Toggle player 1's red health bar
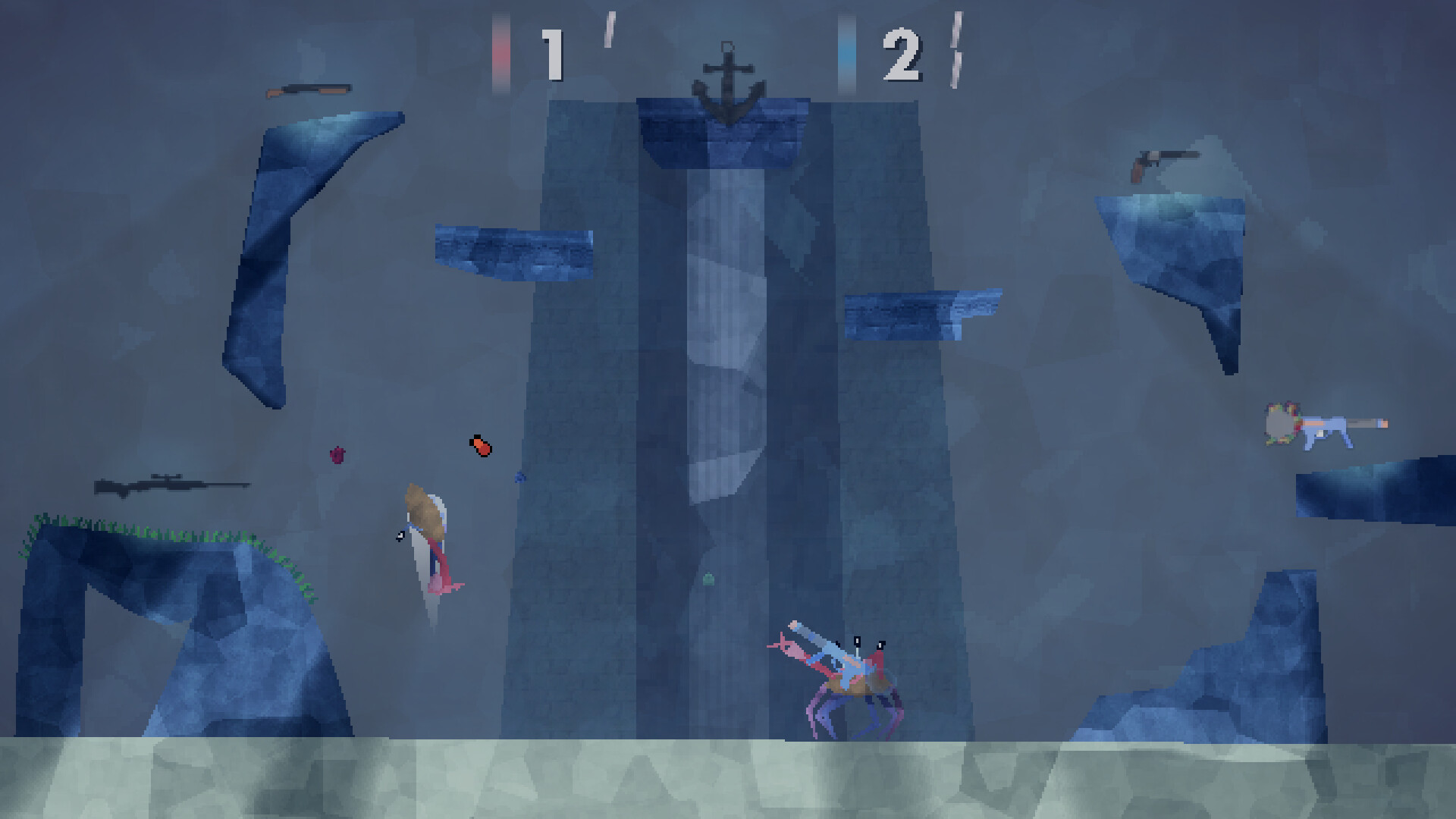1456x819 pixels. point(500,49)
